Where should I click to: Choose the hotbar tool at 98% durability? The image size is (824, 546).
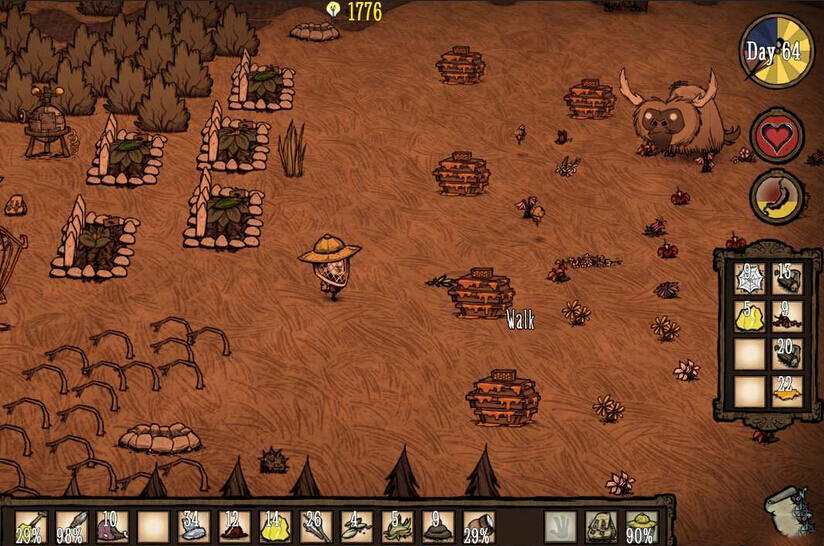pyautogui.click(x=71, y=526)
